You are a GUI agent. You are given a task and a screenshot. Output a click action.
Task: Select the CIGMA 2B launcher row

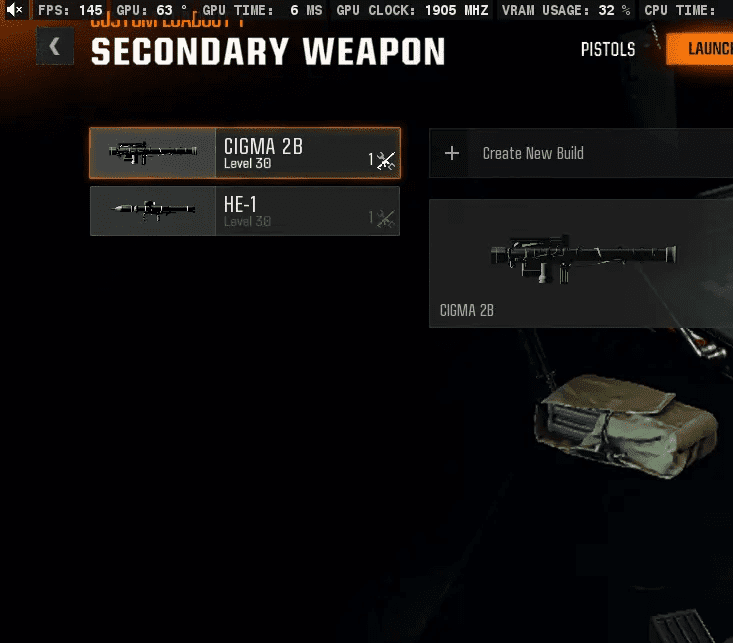pos(245,153)
